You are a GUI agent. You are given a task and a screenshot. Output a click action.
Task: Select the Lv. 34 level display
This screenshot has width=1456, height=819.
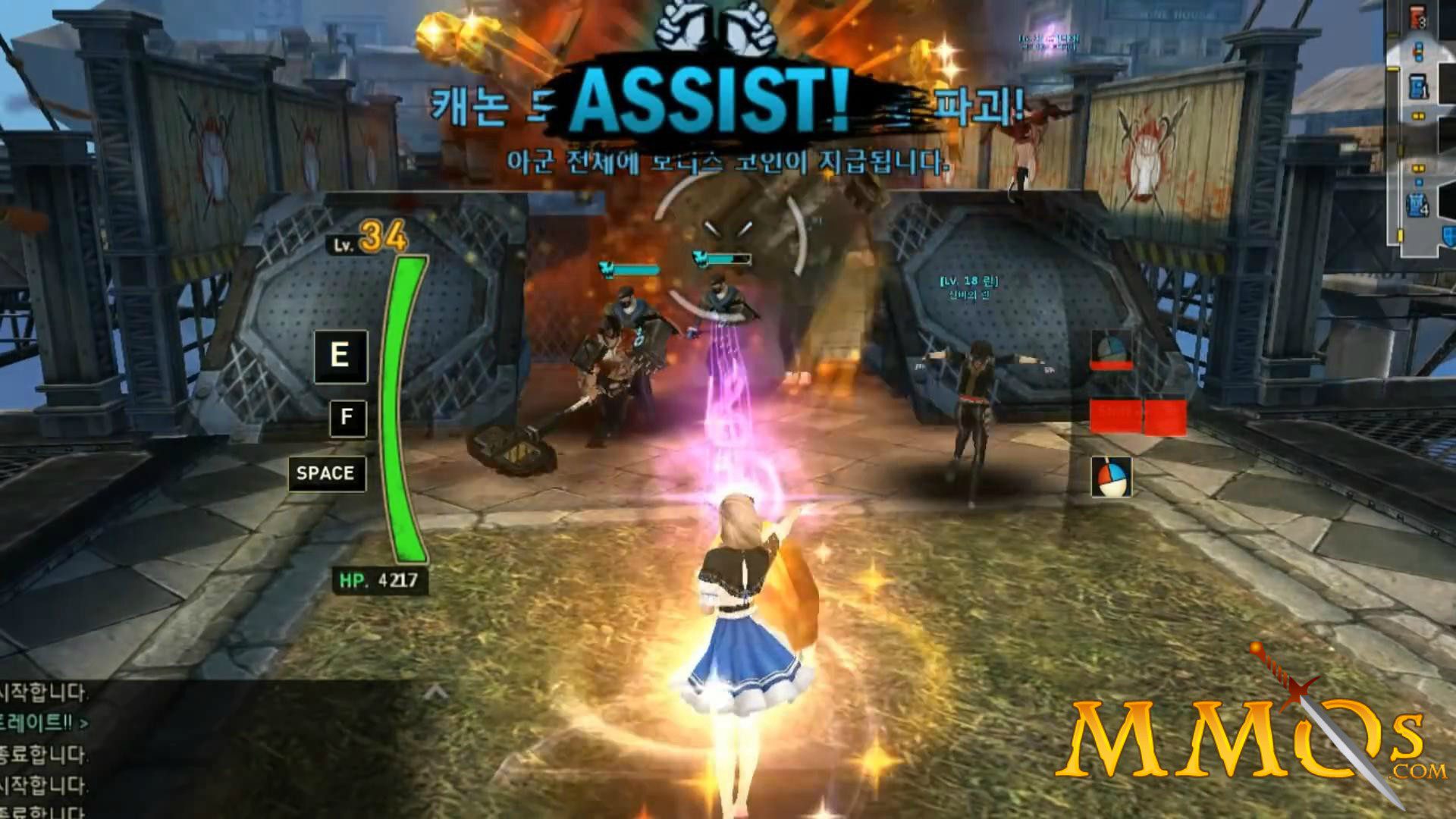(366, 241)
